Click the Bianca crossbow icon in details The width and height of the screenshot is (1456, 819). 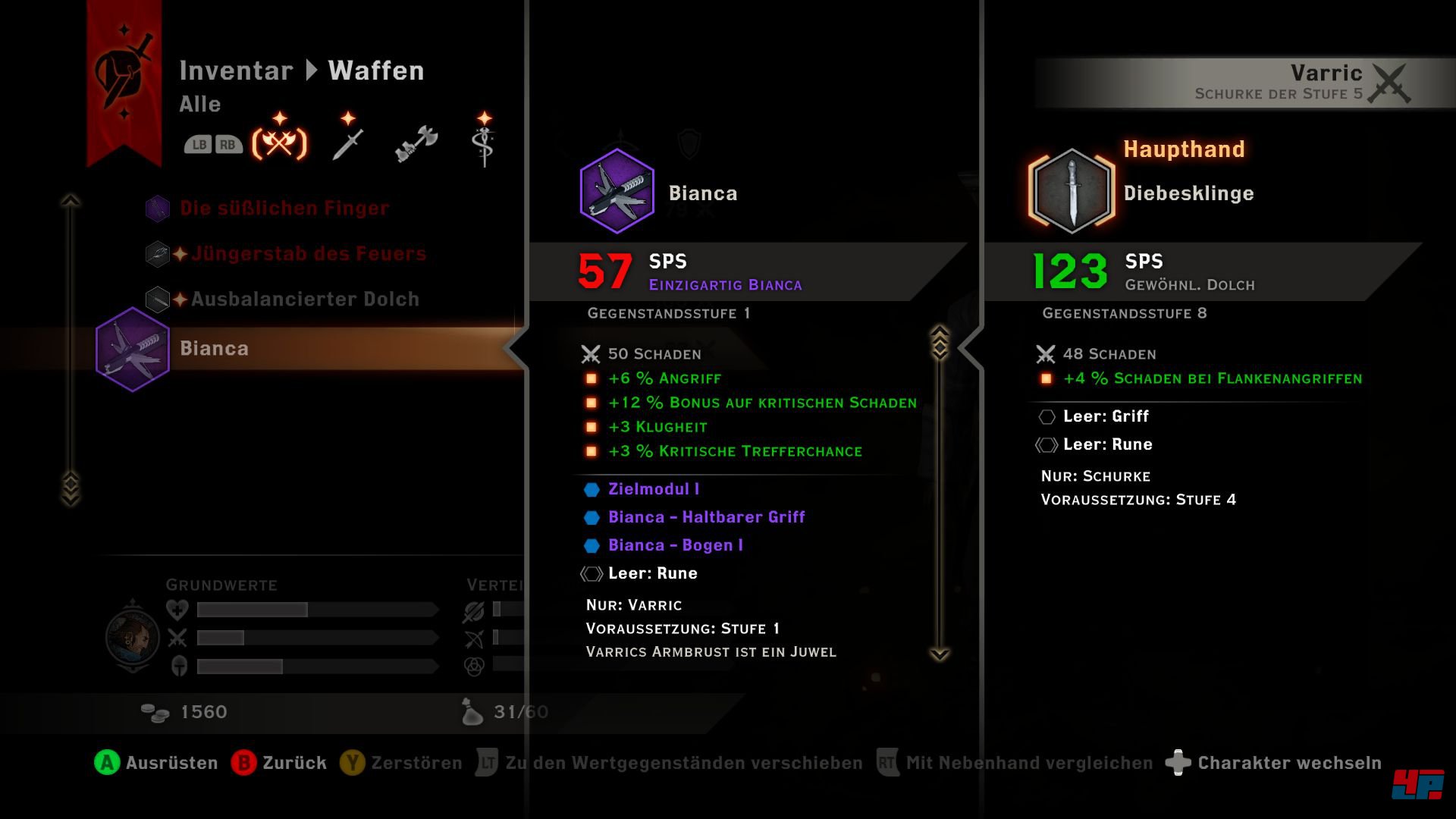tap(617, 191)
